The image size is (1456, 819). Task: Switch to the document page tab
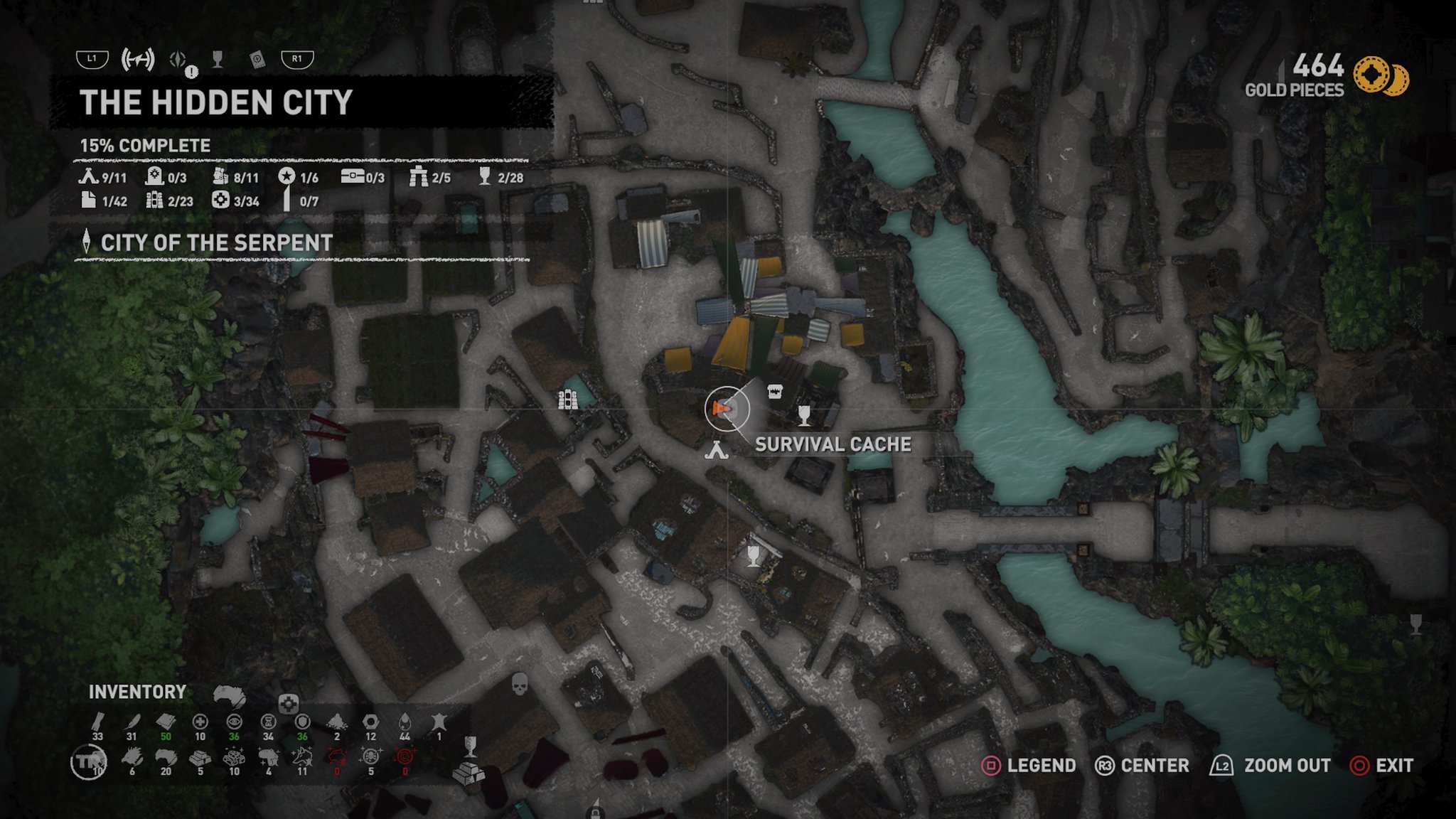[x=257, y=60]
